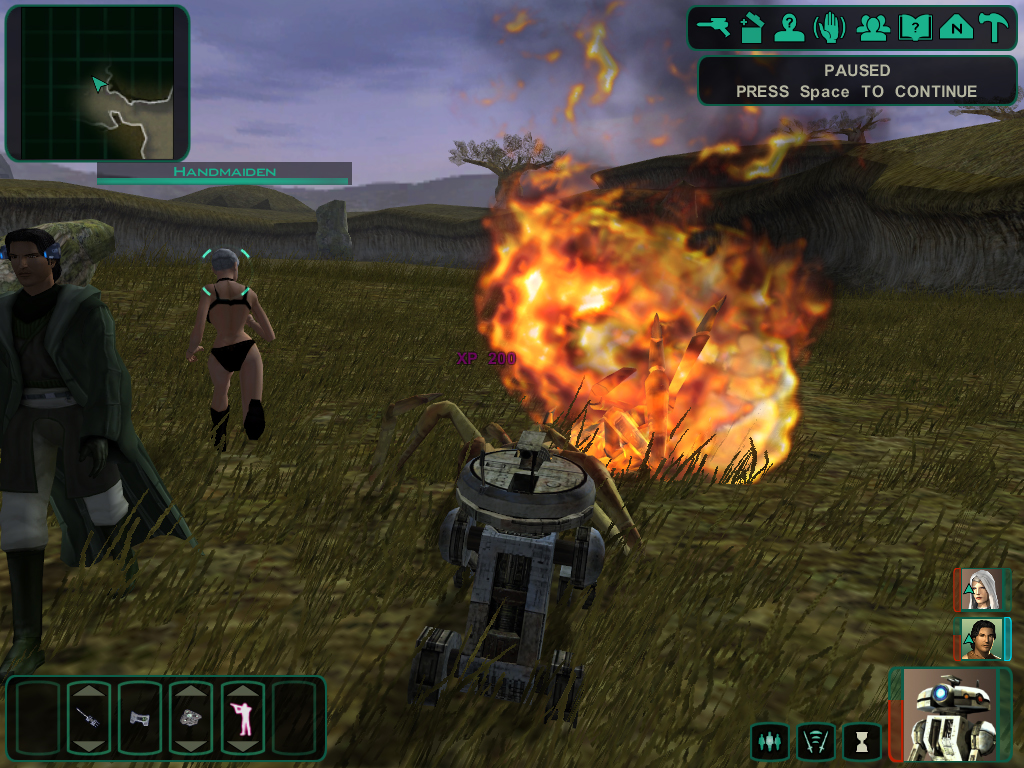Open the Abilities screen via the hand icon
The width and height of the screenshot is (1024, 768).
(x=831, y=27)
